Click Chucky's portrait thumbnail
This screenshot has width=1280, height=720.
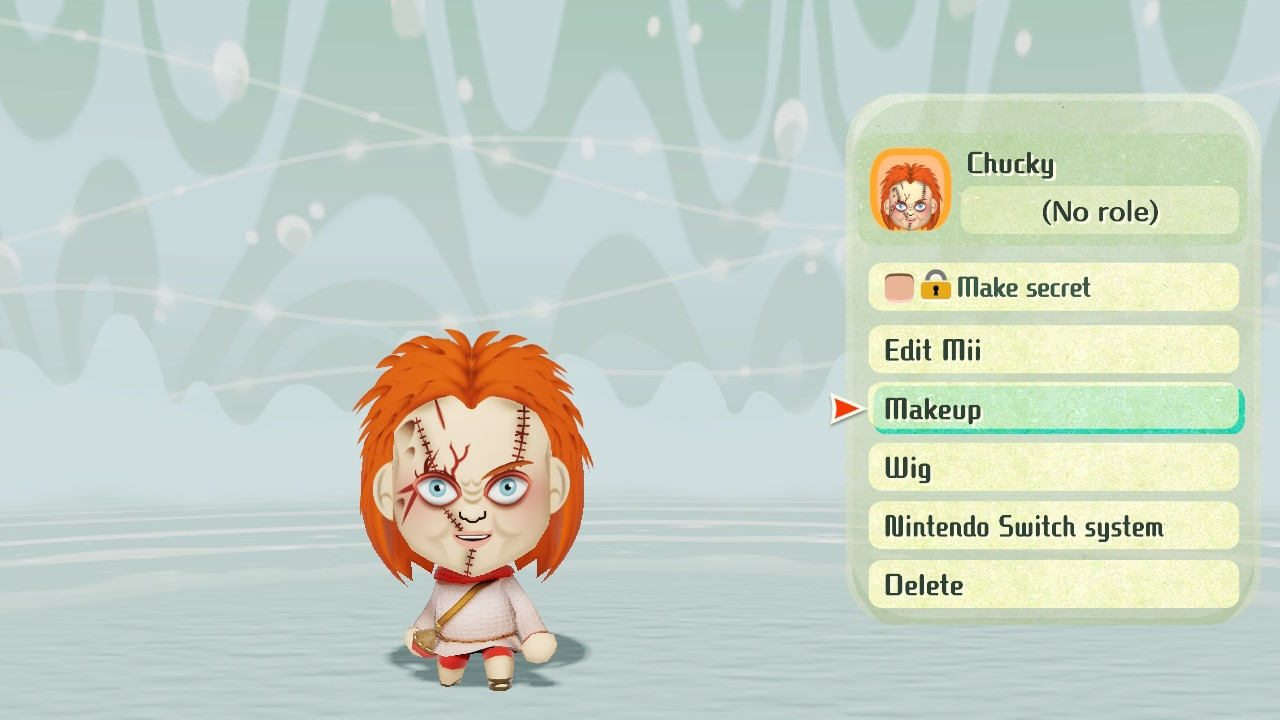[910, 190]
